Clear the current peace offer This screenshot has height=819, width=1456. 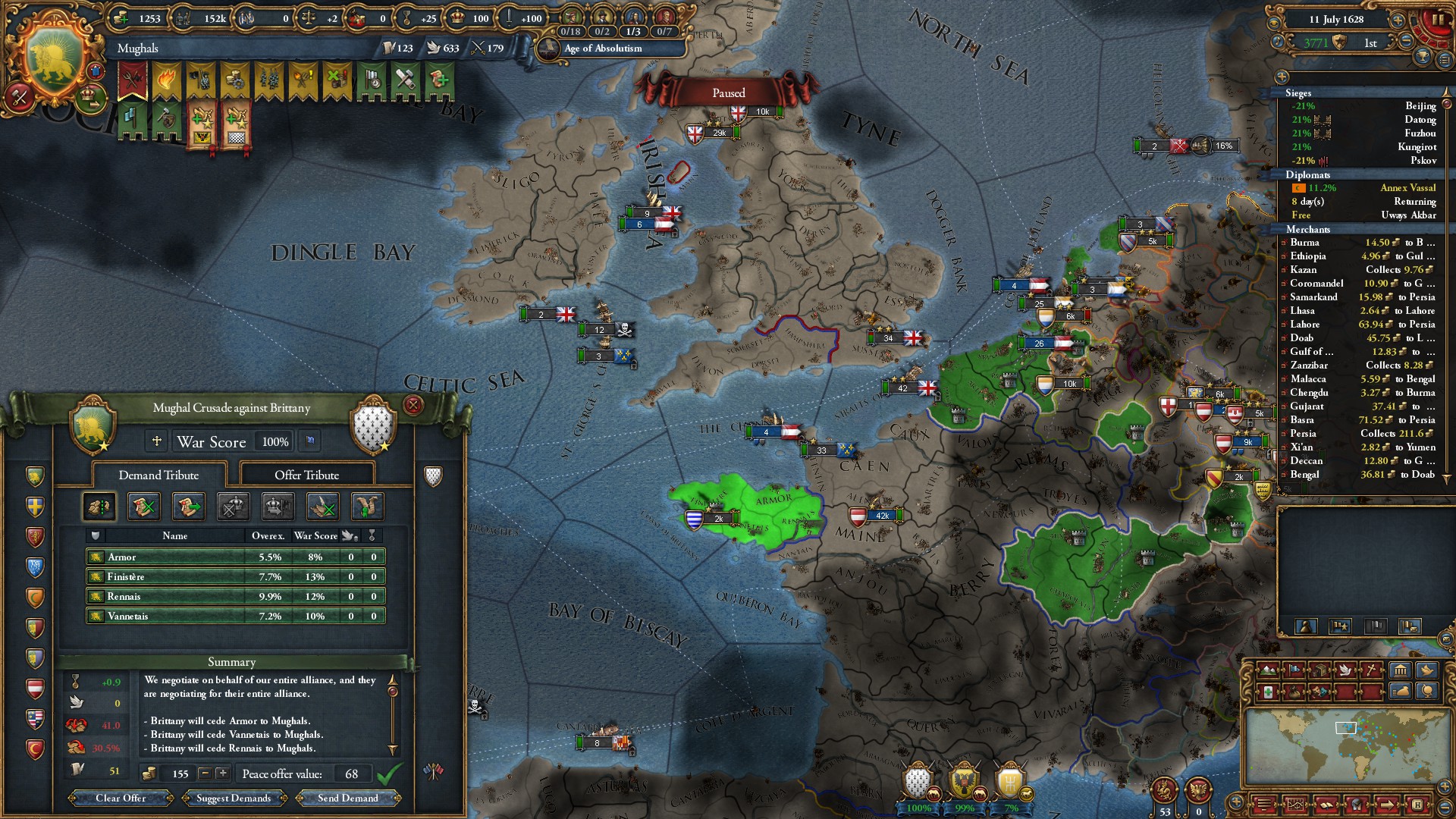point(121,798)
